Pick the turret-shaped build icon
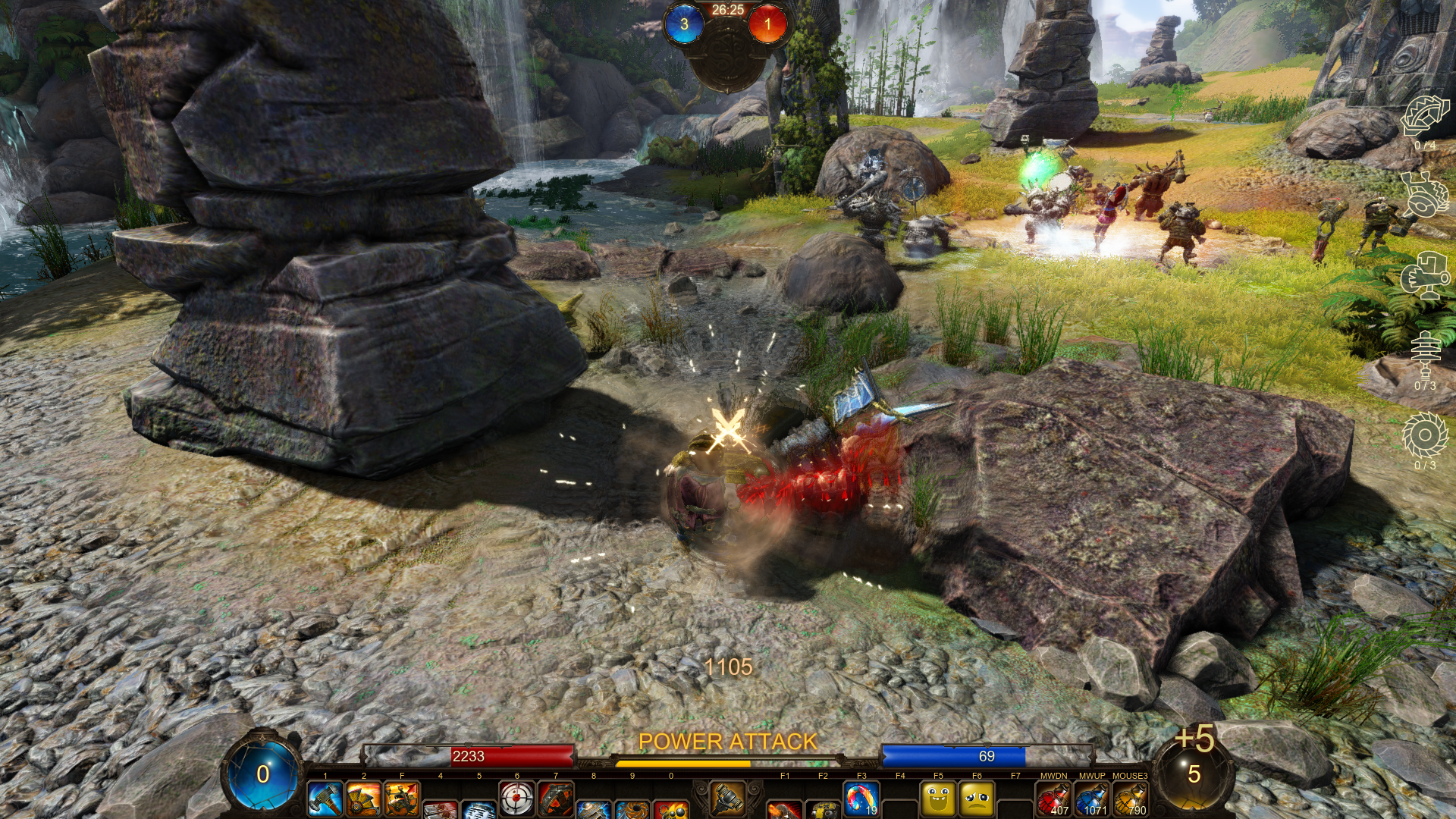Viewport: 1456px width, 819px height. point(1425,277)
